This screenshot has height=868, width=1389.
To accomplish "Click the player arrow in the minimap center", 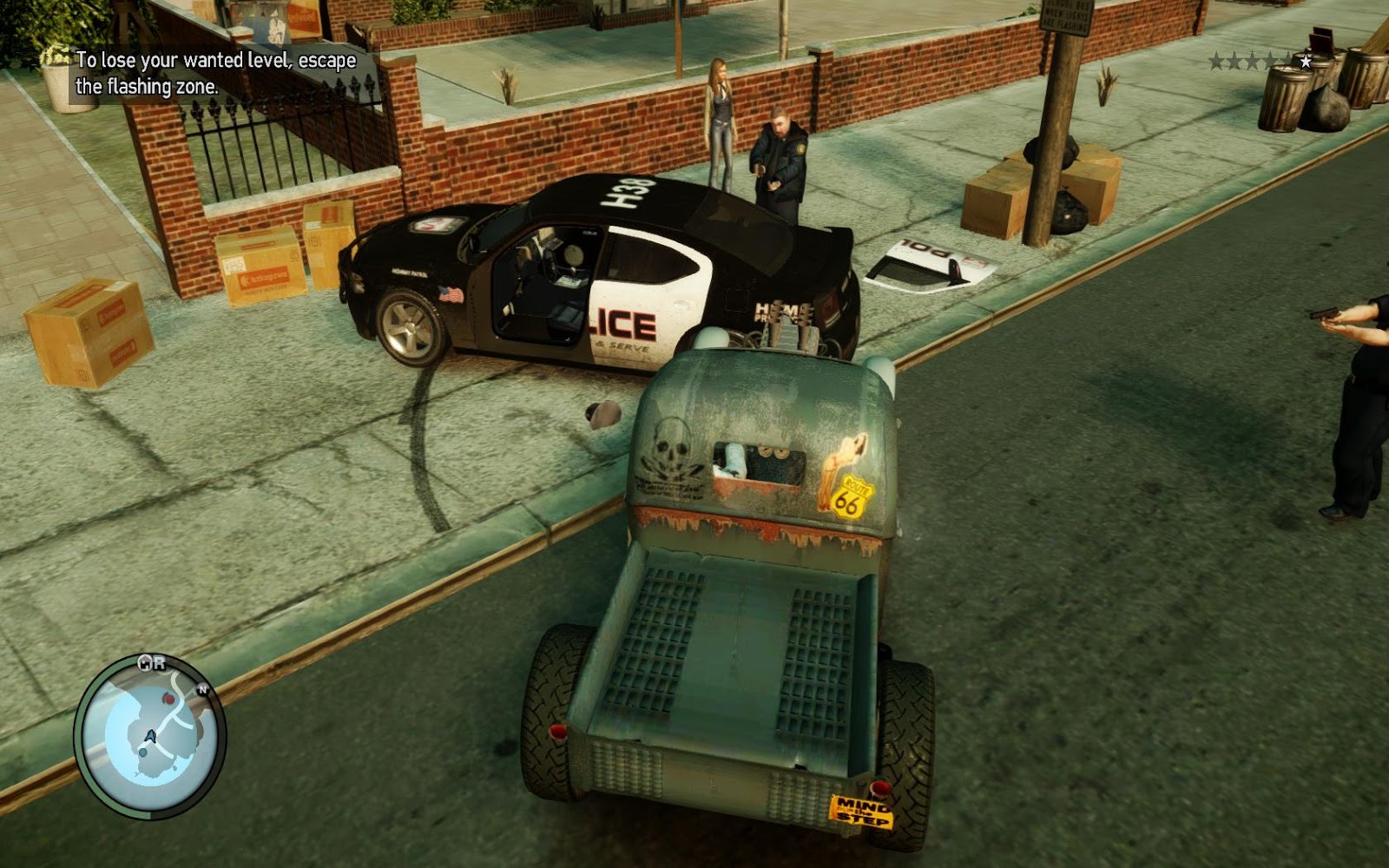I will (x=150, y=736).
